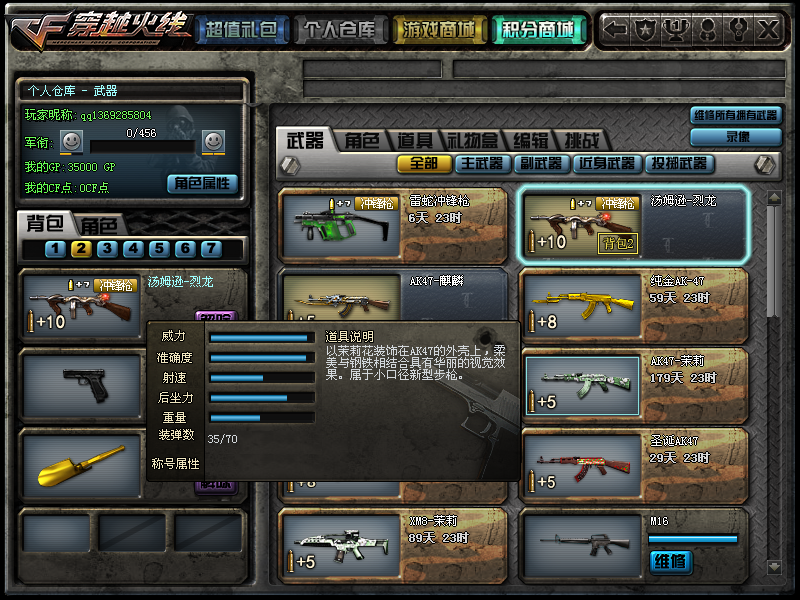This screenshot has height=600, width=800.
Task: Close the game with the X button
Action: tap(768, 30)
